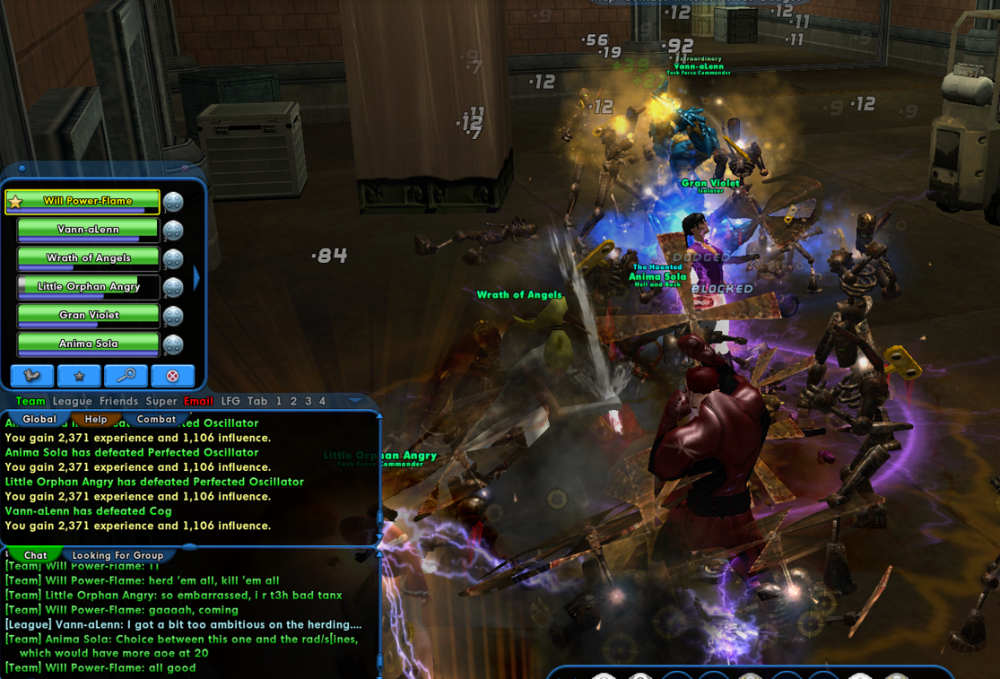Screen dimensions: 1000x679
Task: Switch chat channel to League
Action: pos(72,401)
